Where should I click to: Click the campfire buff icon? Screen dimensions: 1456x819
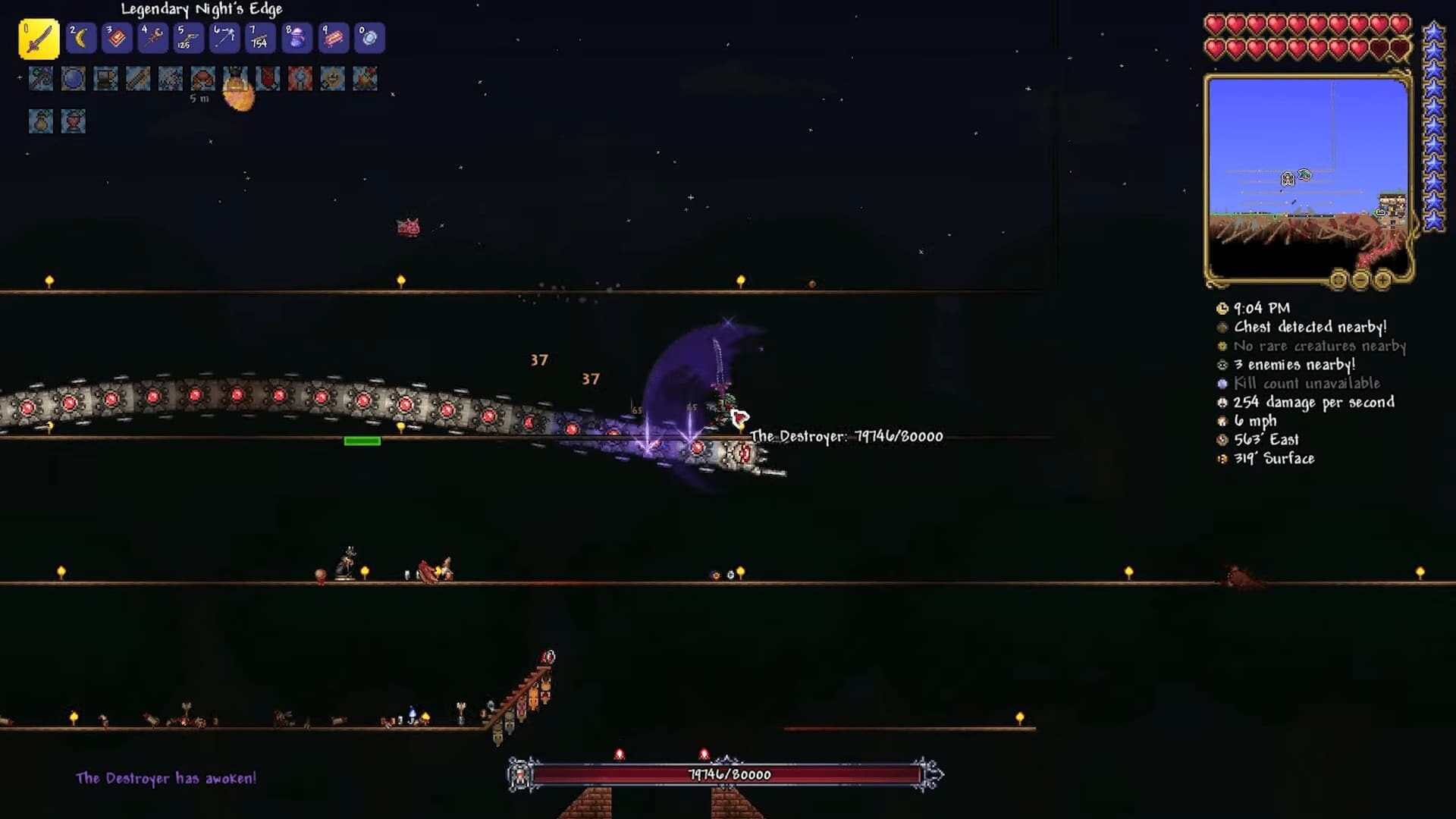click(x=365, y=79)
